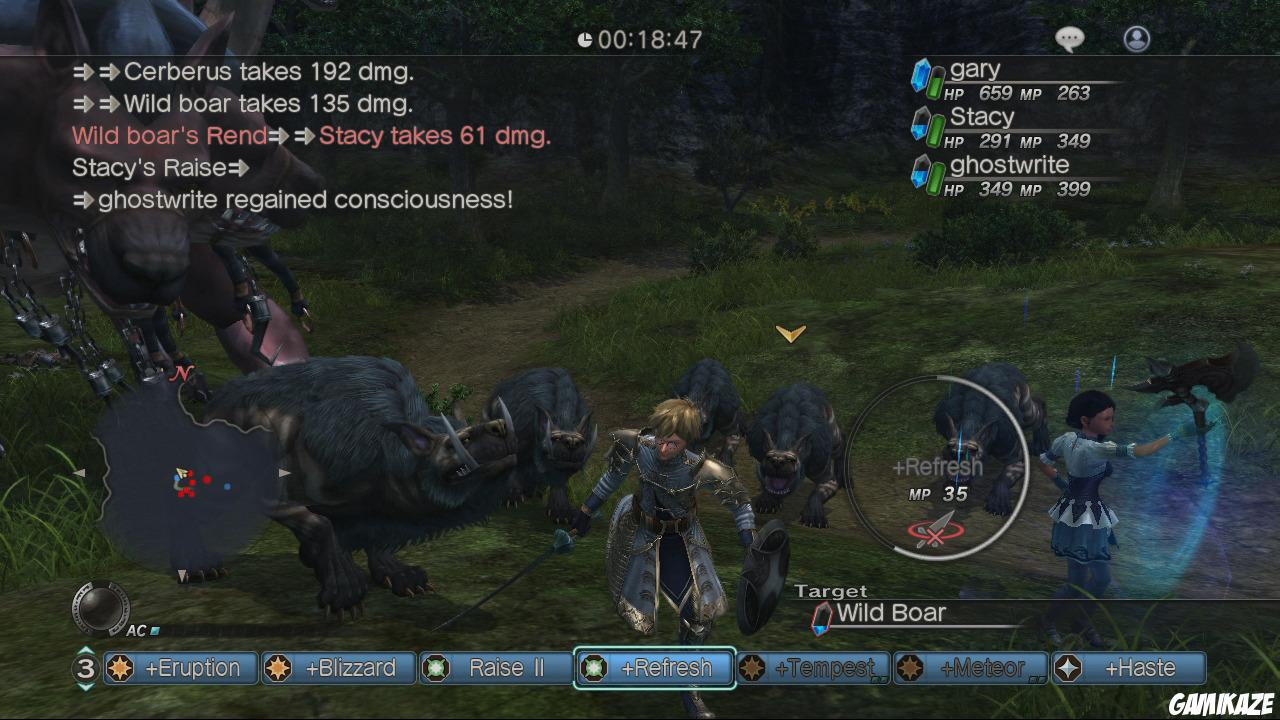Click the Wild Boar target panel
The height and width of the screenshot is (720, 1280).
[x=890, y=614]
